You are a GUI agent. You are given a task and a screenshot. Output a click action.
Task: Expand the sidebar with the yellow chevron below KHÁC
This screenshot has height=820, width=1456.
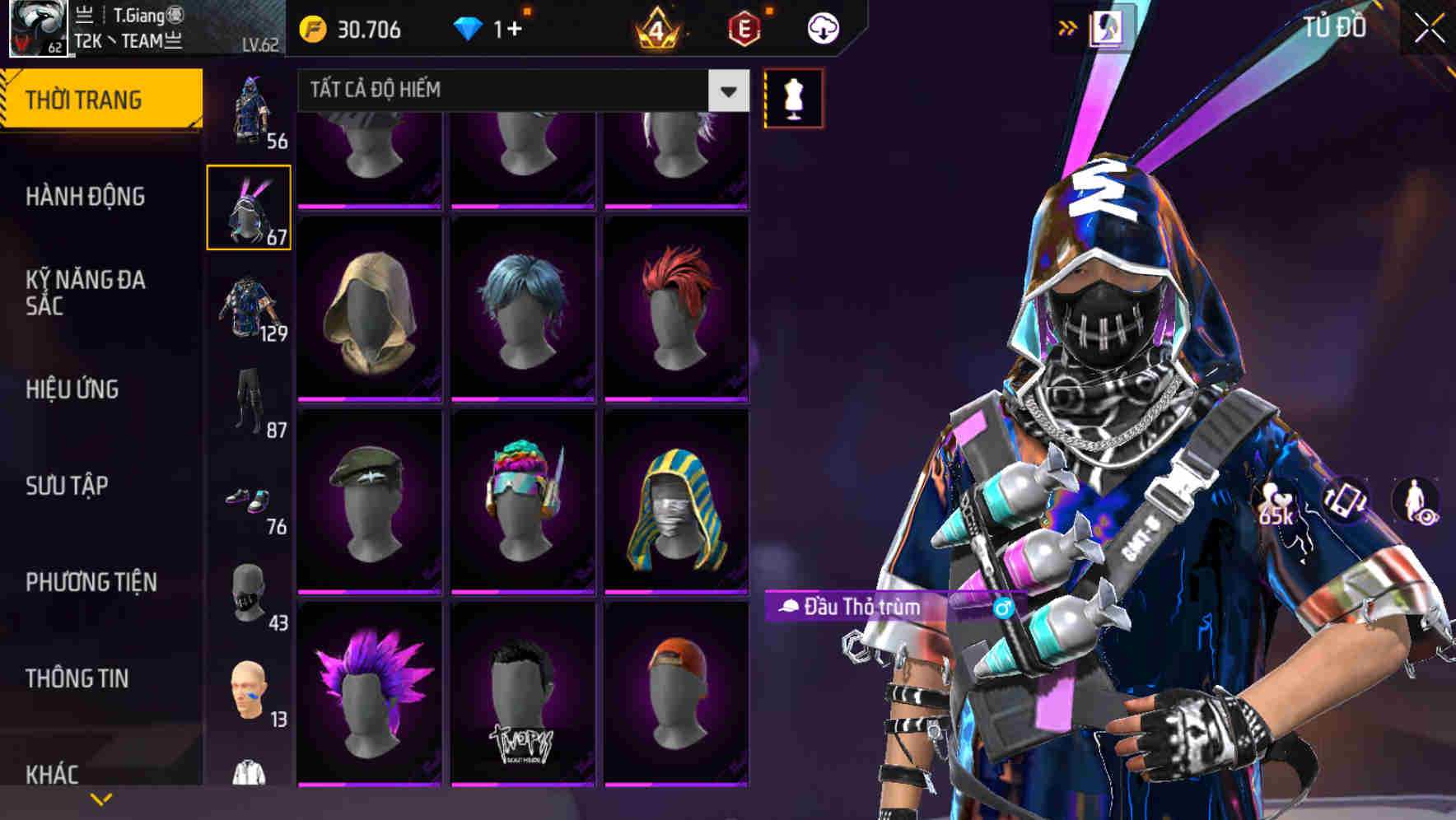(101, 799)
